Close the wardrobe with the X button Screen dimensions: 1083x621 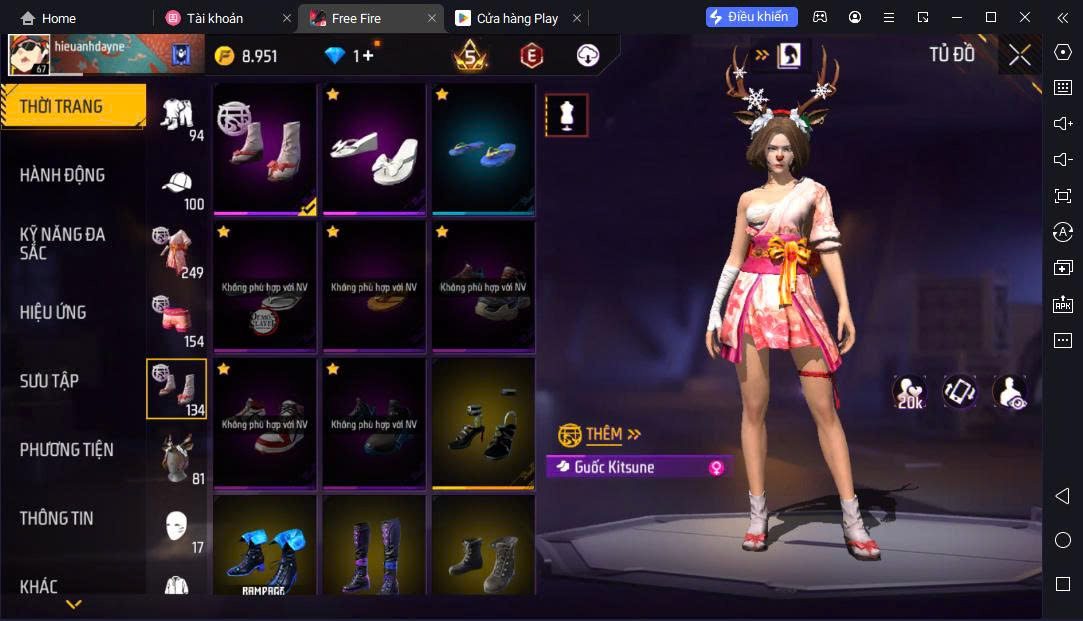(1019, 55)
